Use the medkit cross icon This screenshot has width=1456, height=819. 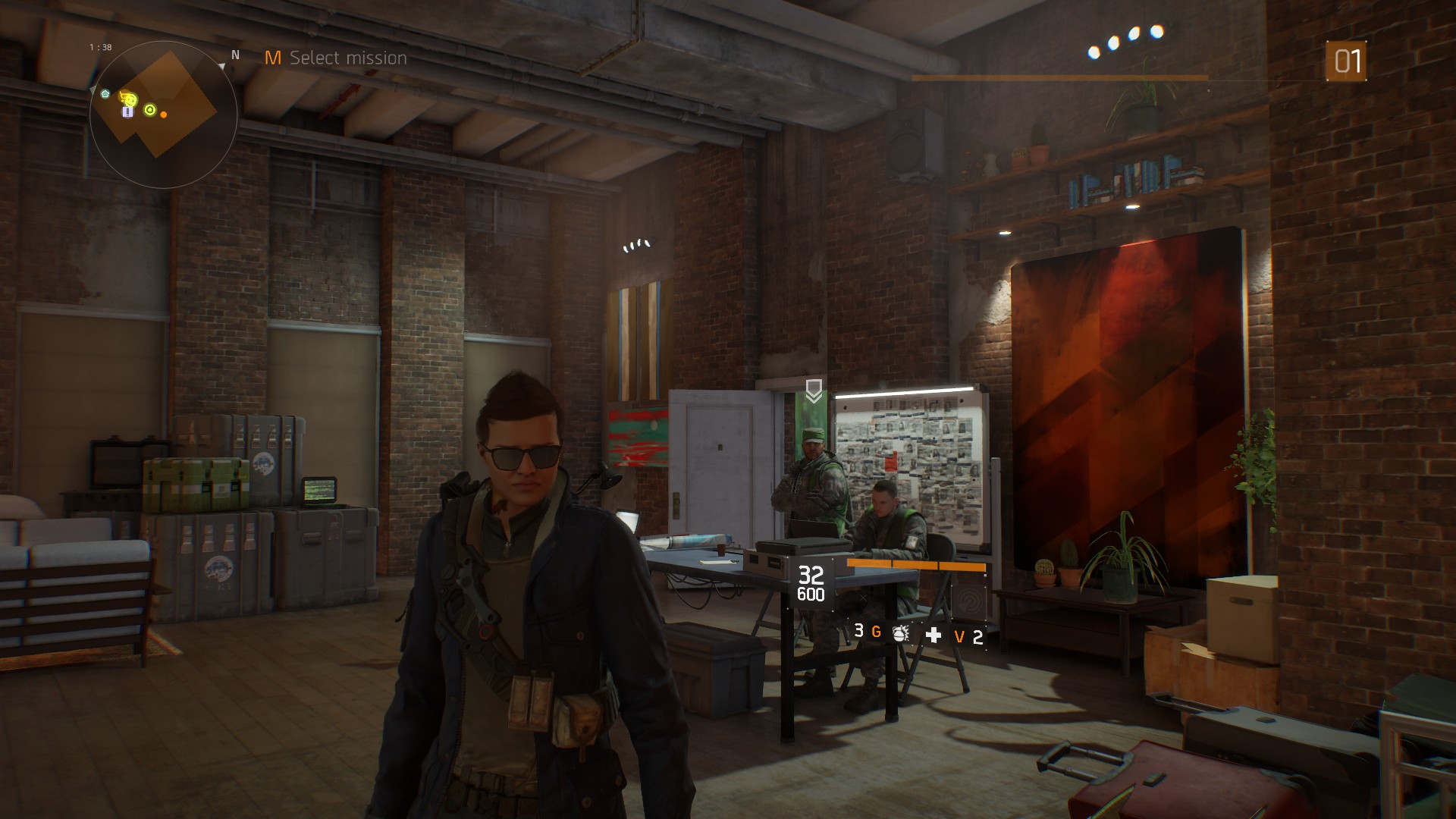934,635
